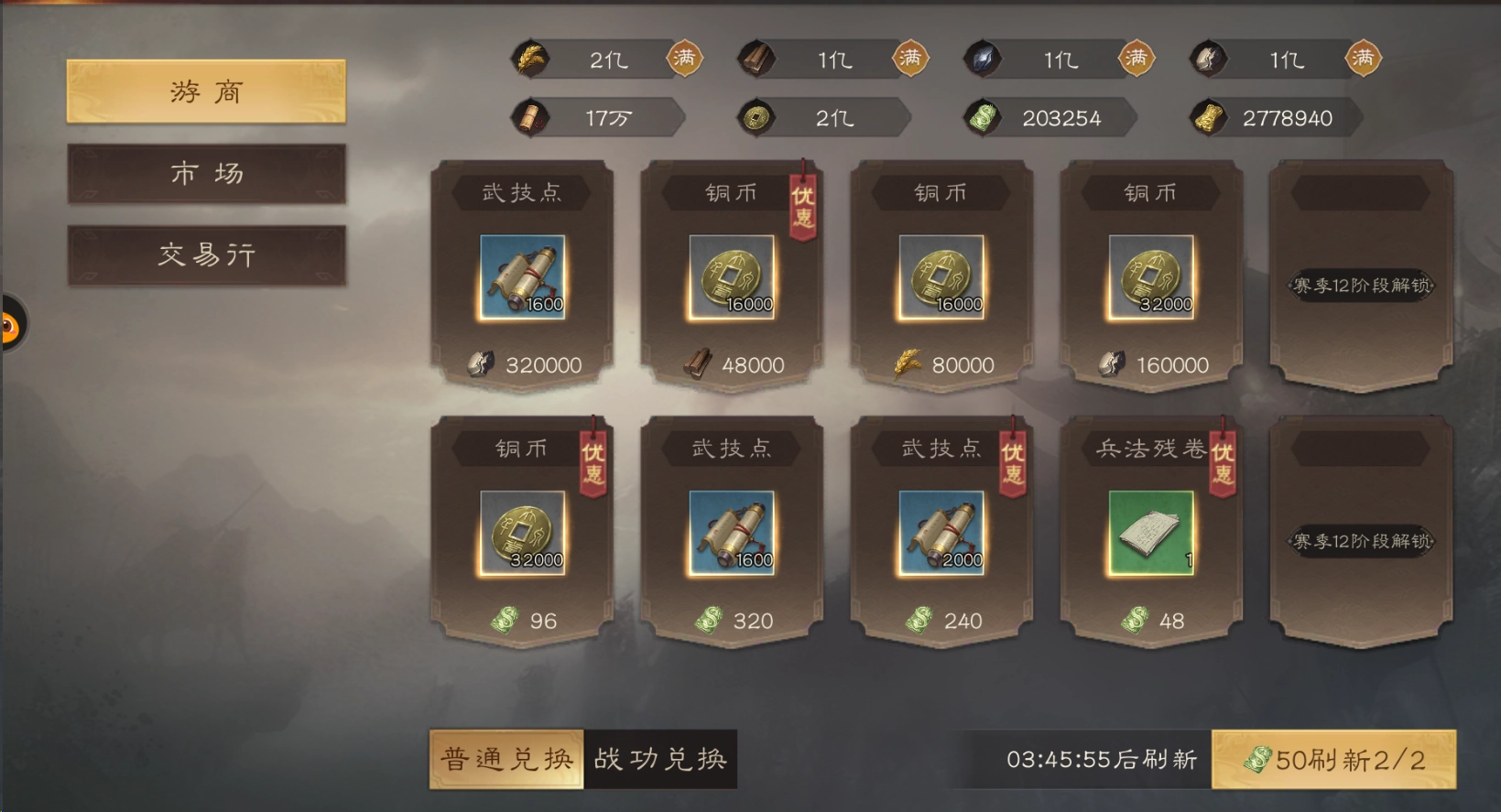This screenshot has width=1501, height=812.
Task: Click the wood resource icon at the top
Action: click(756, 58)
